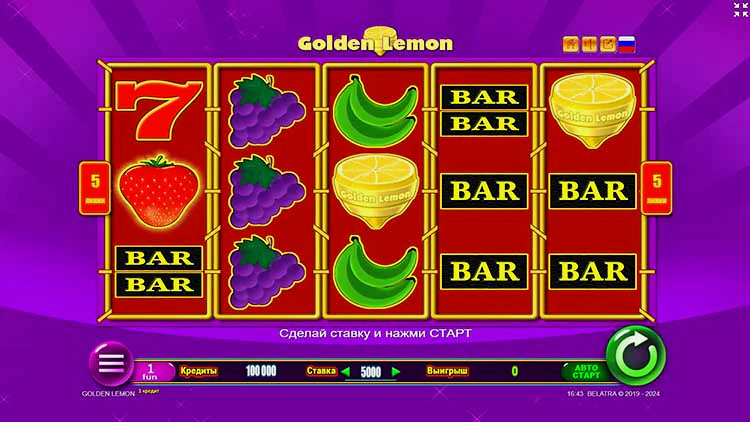Click the orange icon next to the flag
750x422 pixels.
tap(607, 44)
